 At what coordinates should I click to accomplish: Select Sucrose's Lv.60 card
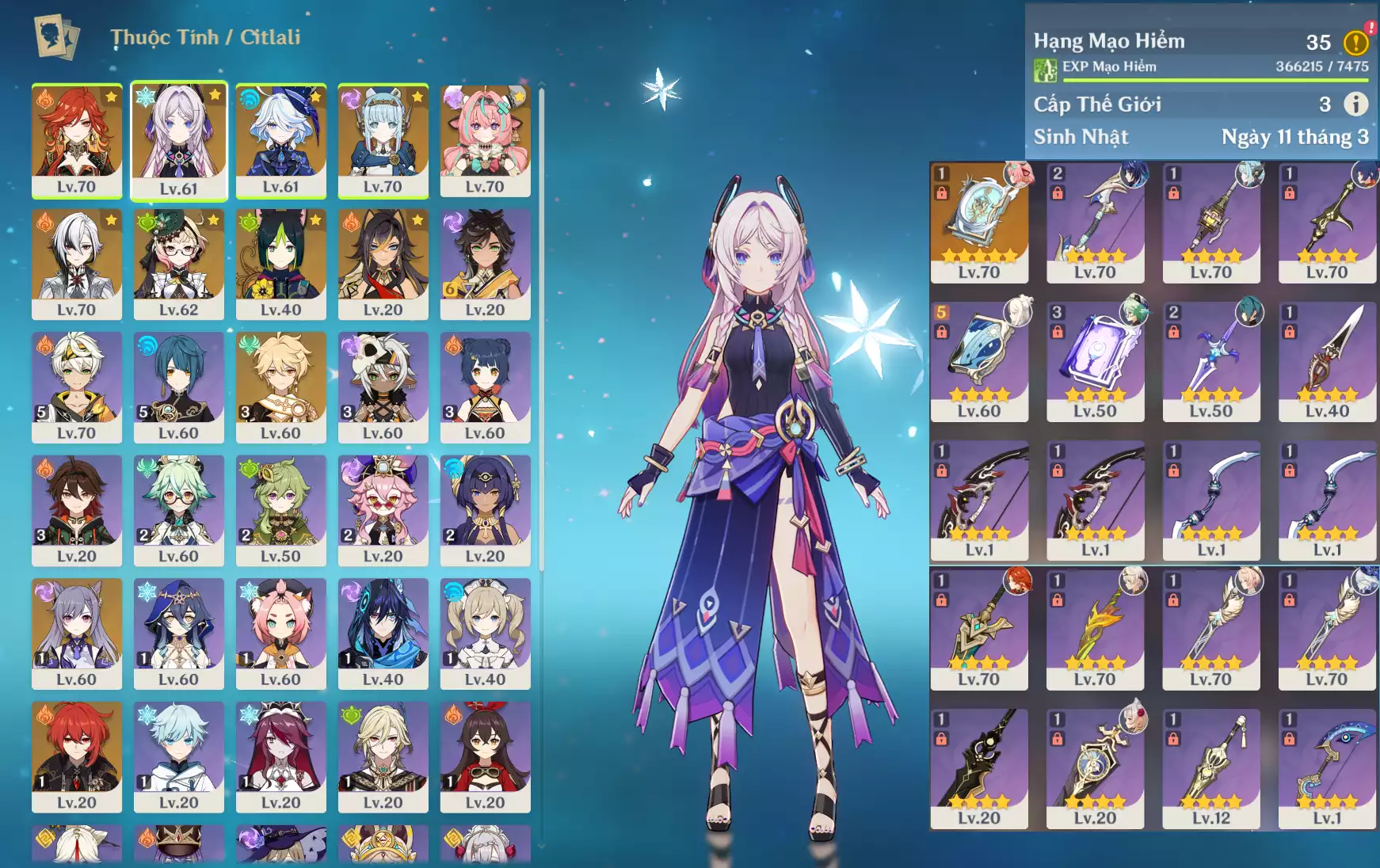coord(178,508)
